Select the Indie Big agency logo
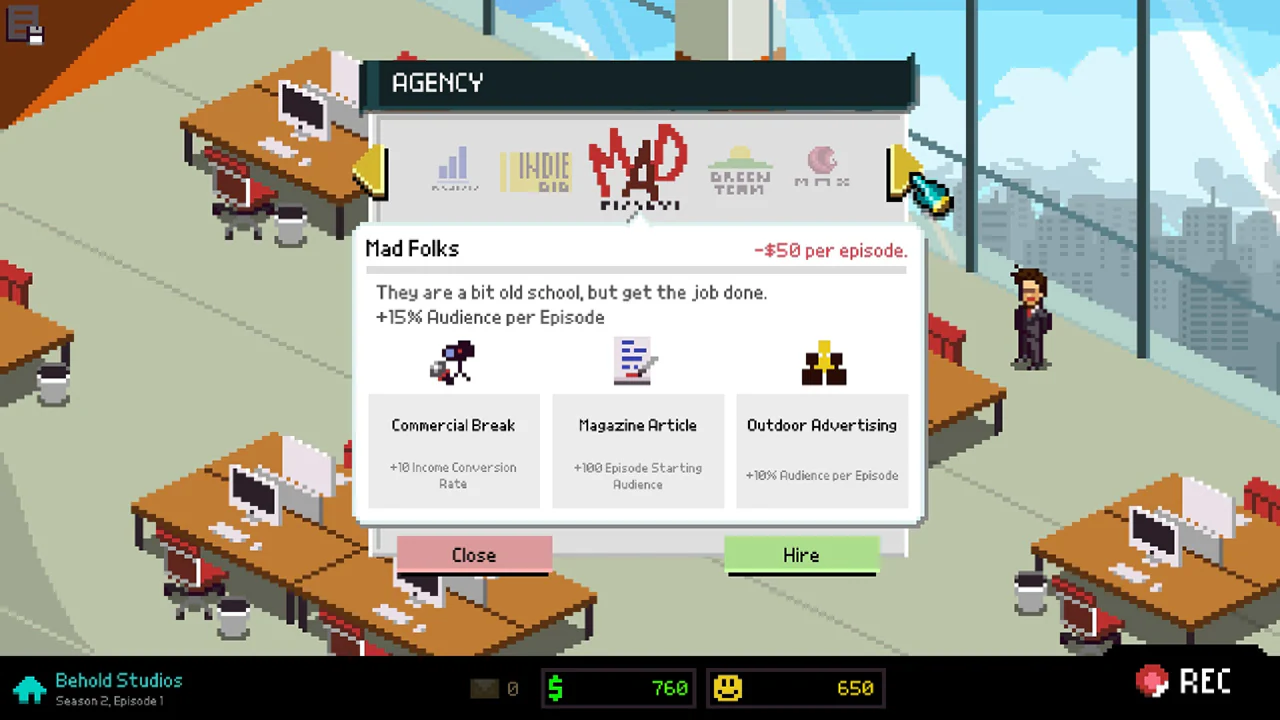Screen dimensions: 1280x720 point(535,168)
